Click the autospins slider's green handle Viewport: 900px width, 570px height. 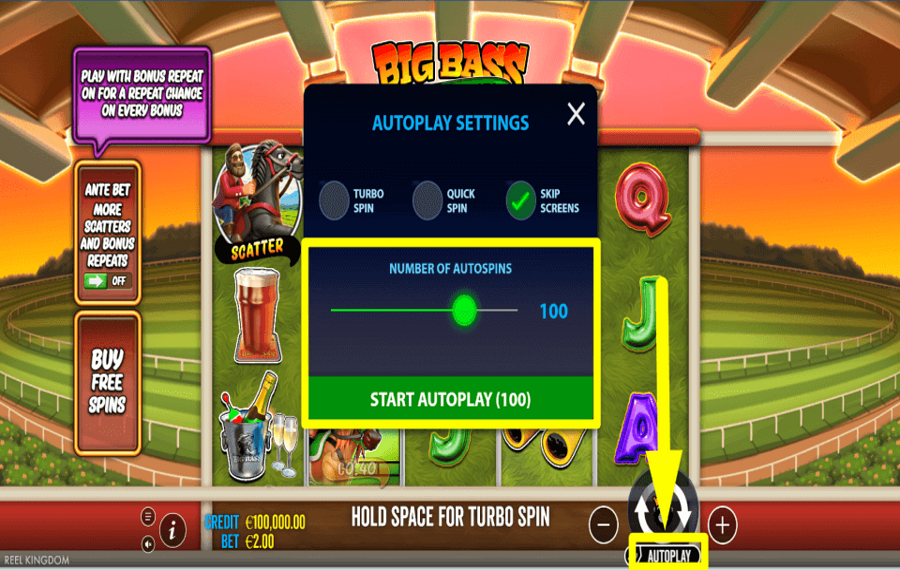click(x=464, y=310)
